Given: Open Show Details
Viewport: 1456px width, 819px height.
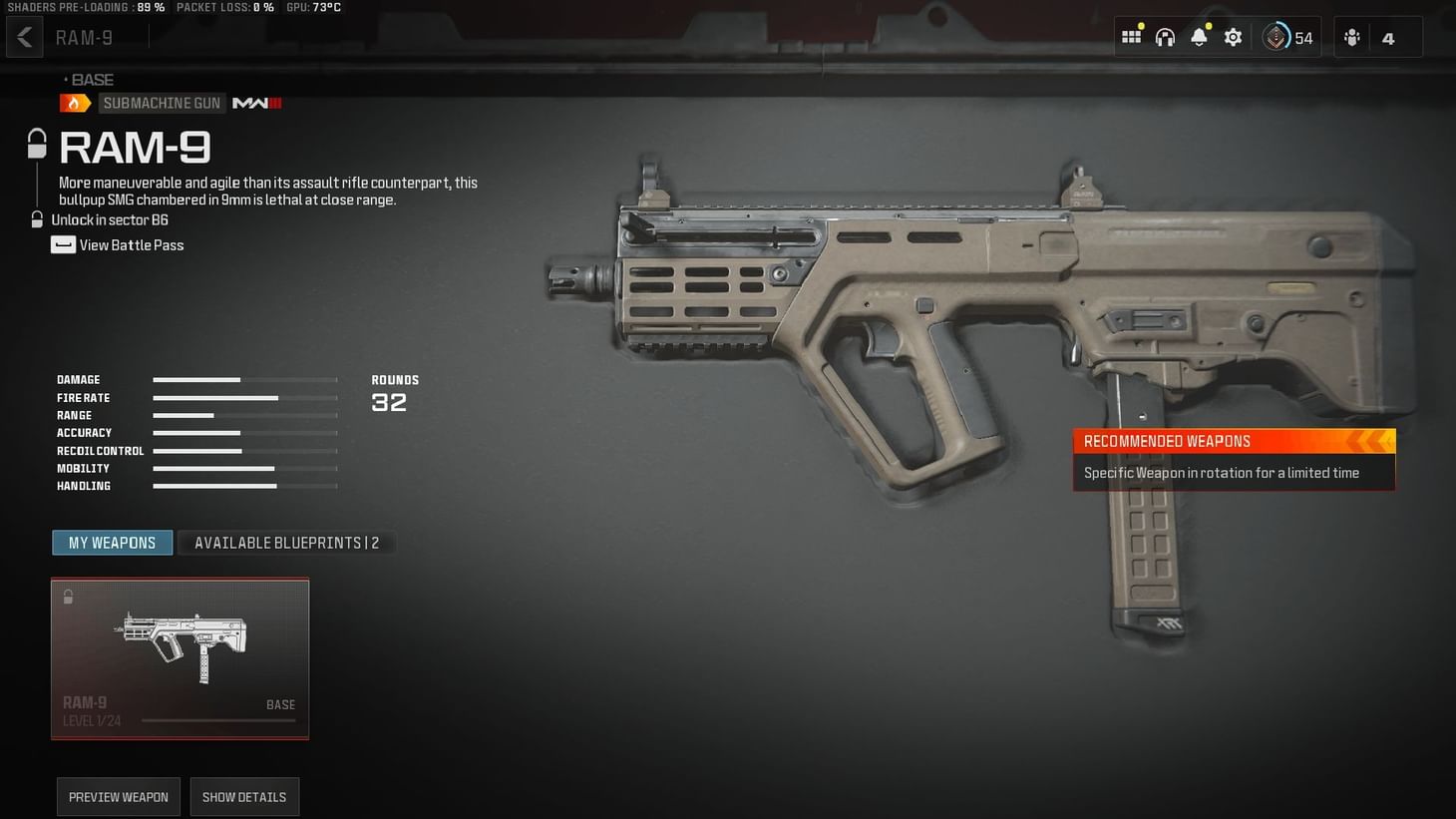Looking at the screenshot, I should (x=244, y=796).
